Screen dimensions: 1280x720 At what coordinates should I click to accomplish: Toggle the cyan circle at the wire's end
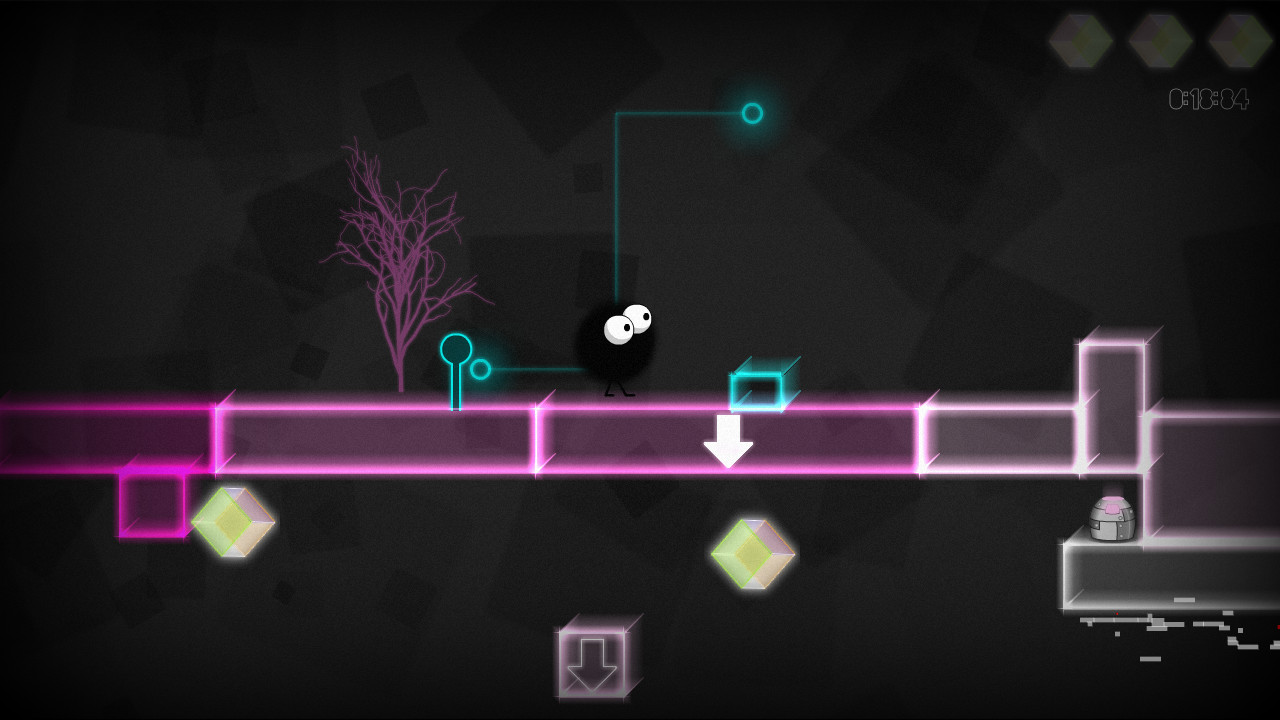[x=750, y=115]
